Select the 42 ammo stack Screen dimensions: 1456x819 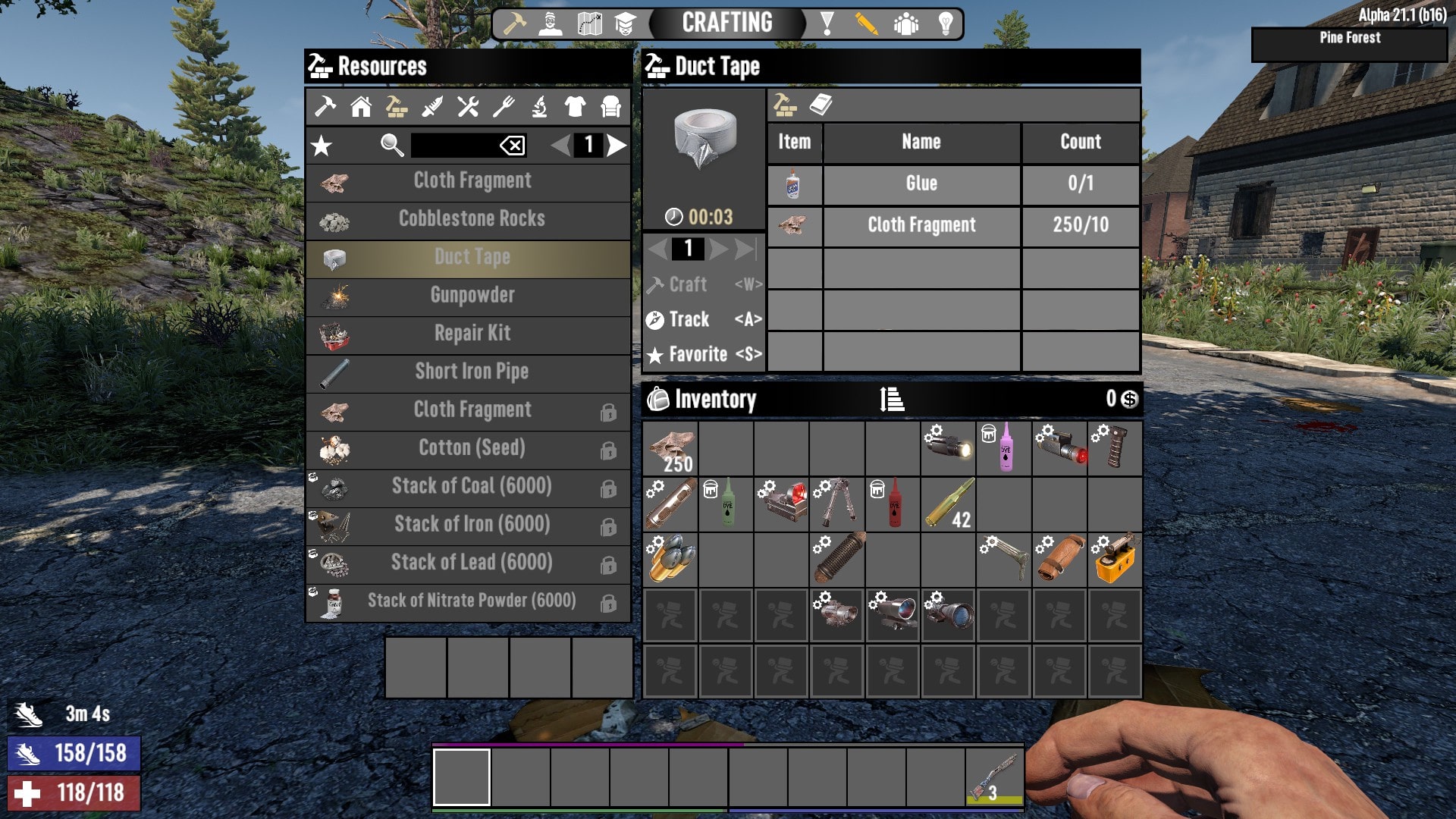click(948, 505)
